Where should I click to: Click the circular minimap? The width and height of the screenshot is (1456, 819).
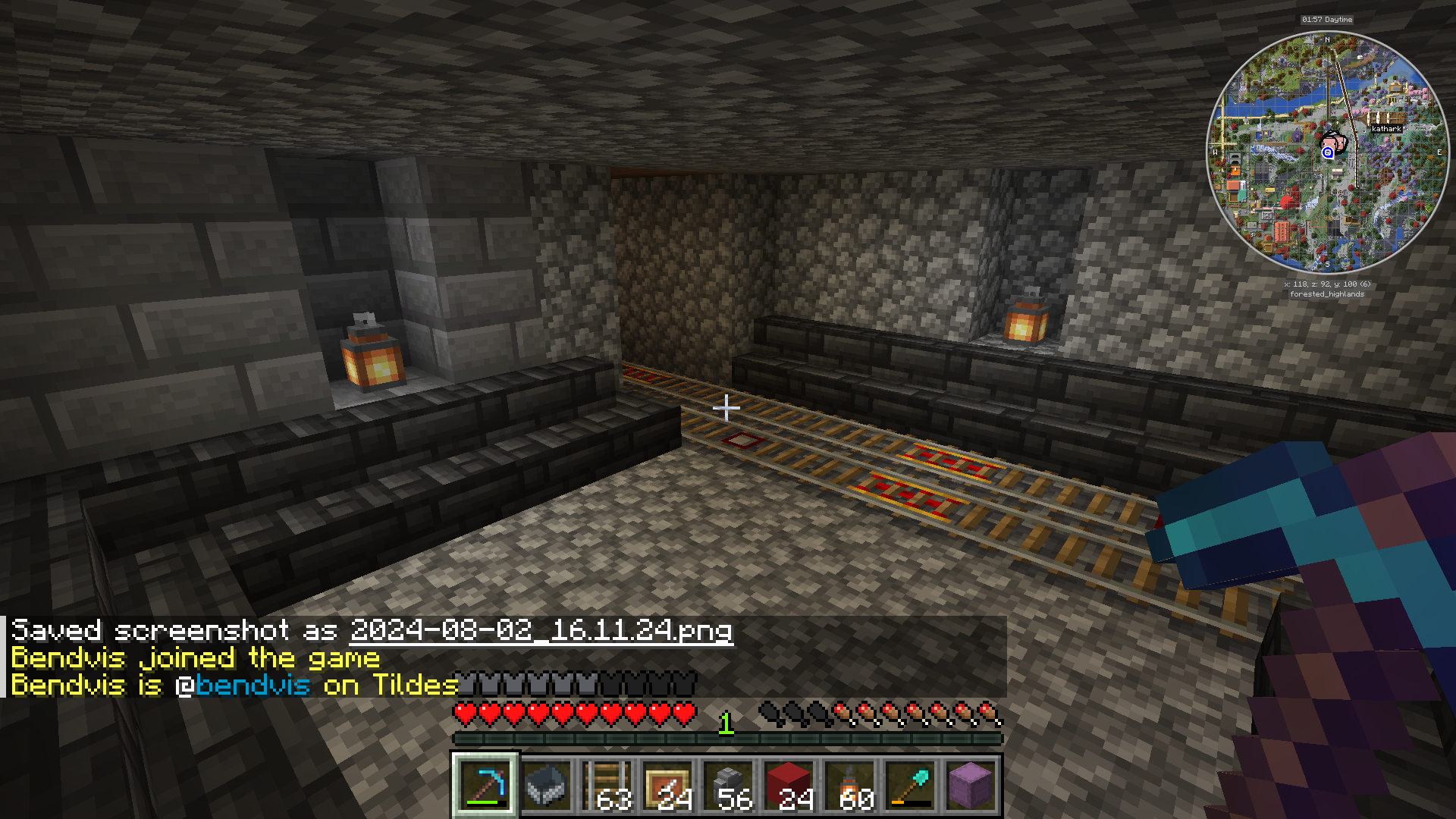[x=1327, y=152]
